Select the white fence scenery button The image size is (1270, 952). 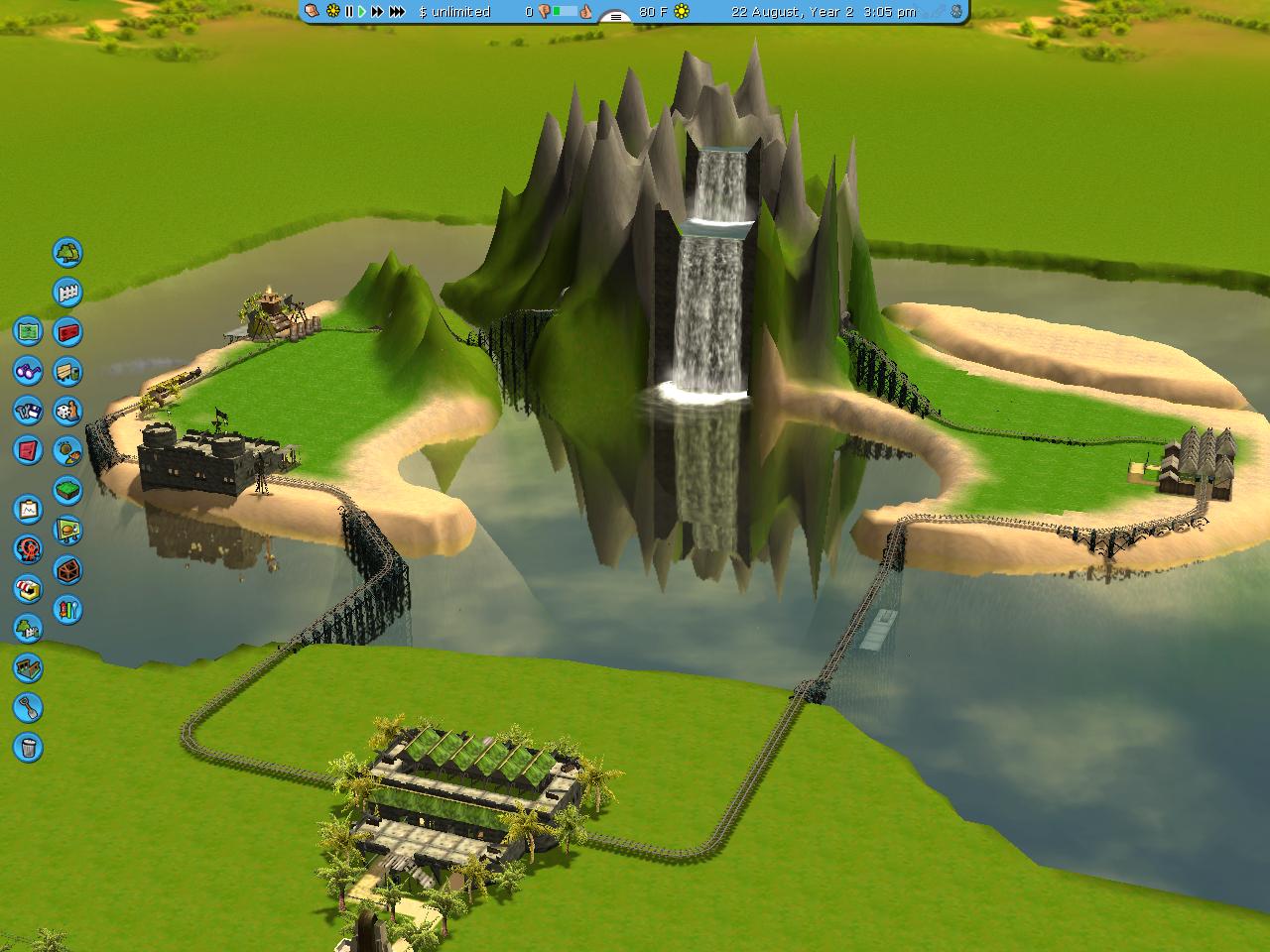click(x=67, y=293)
